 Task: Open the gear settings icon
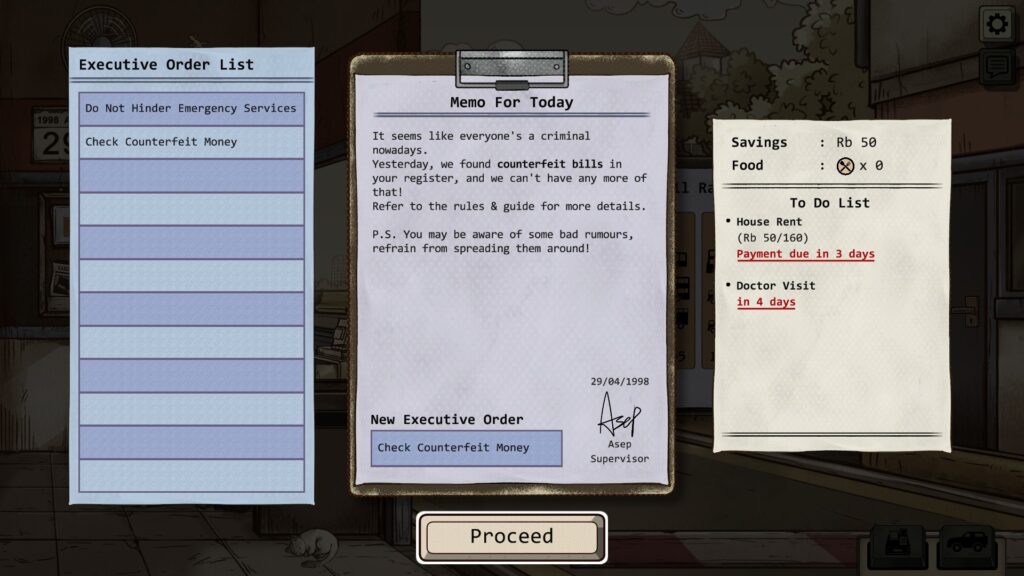[x=996, y=25]
